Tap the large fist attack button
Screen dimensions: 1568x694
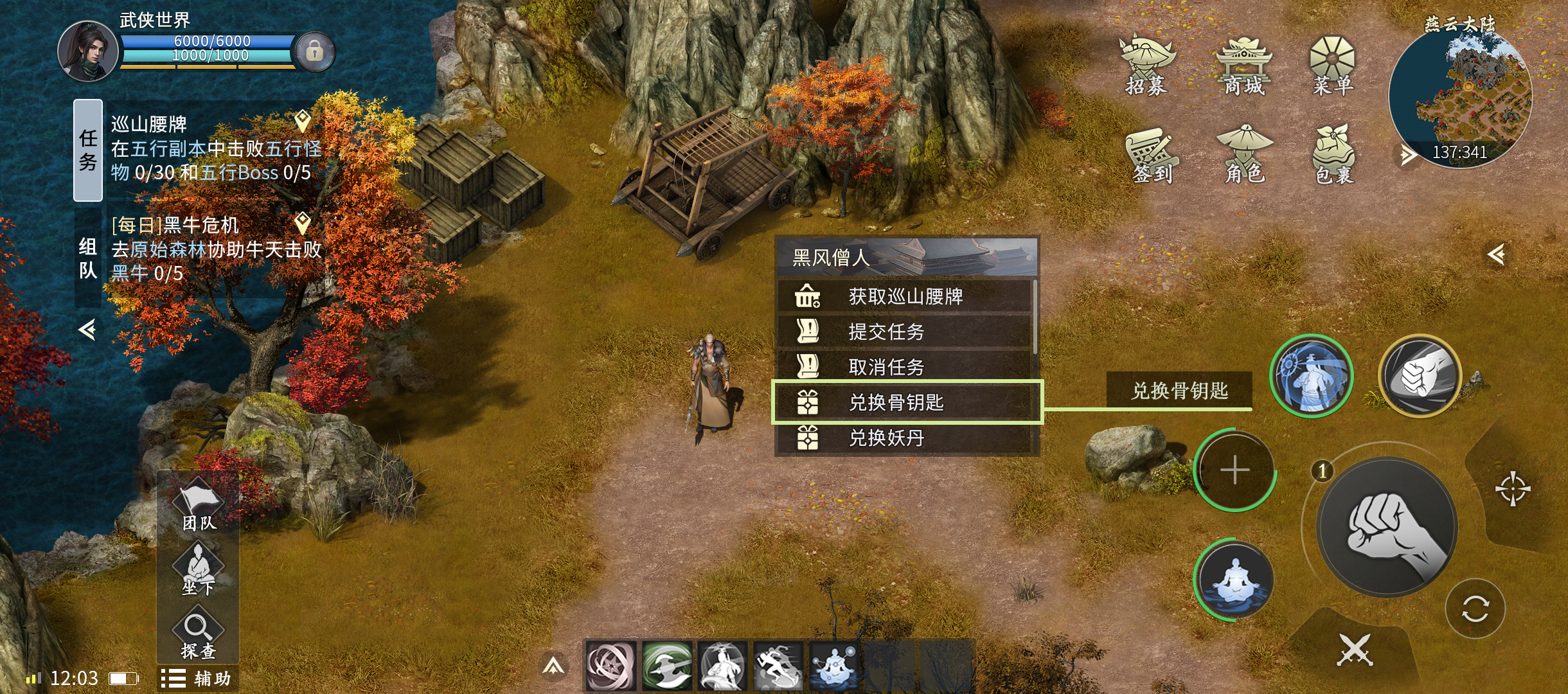coord(1387,528)
